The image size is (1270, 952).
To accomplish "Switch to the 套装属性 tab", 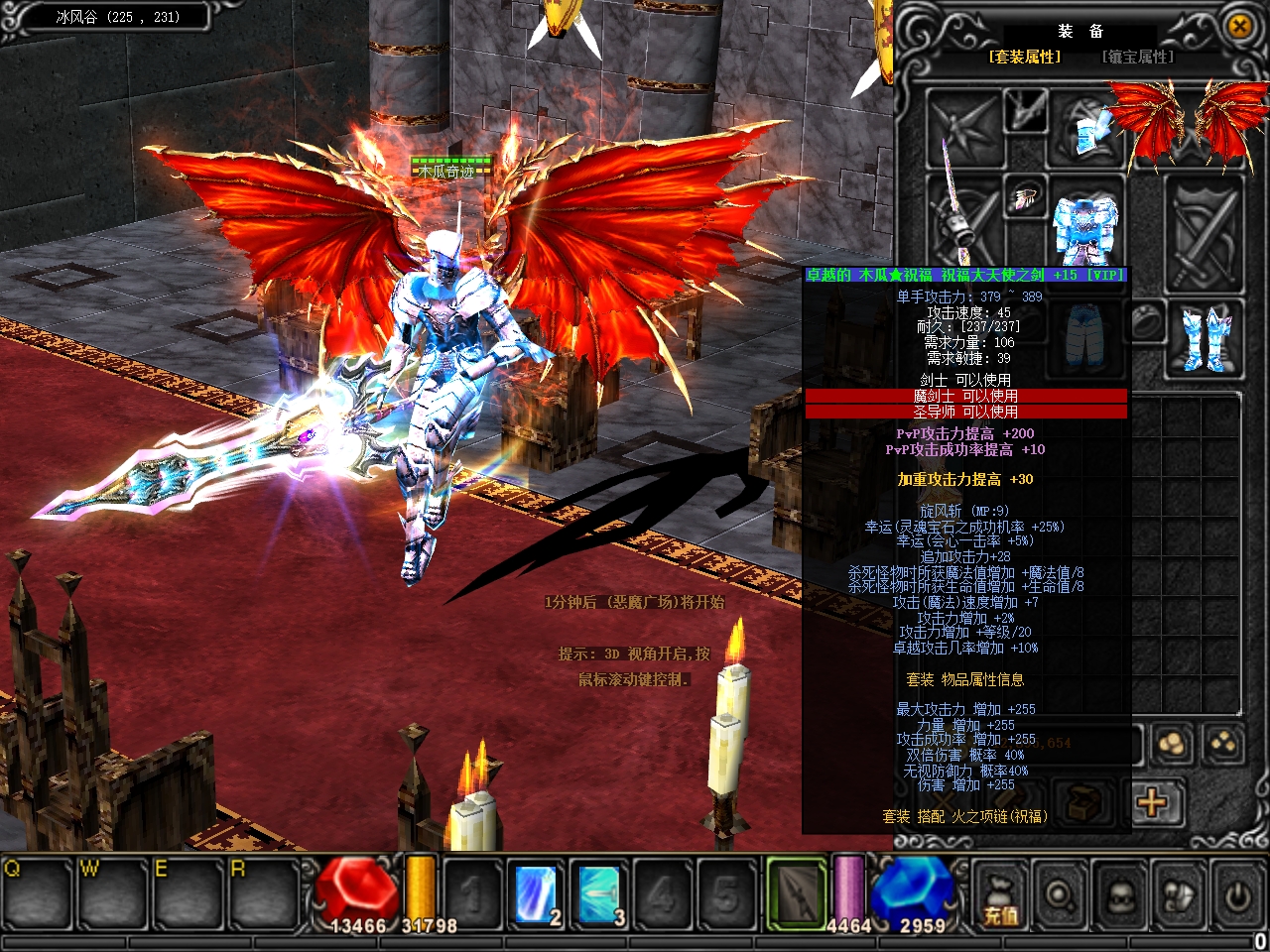I will point(1024,58).
